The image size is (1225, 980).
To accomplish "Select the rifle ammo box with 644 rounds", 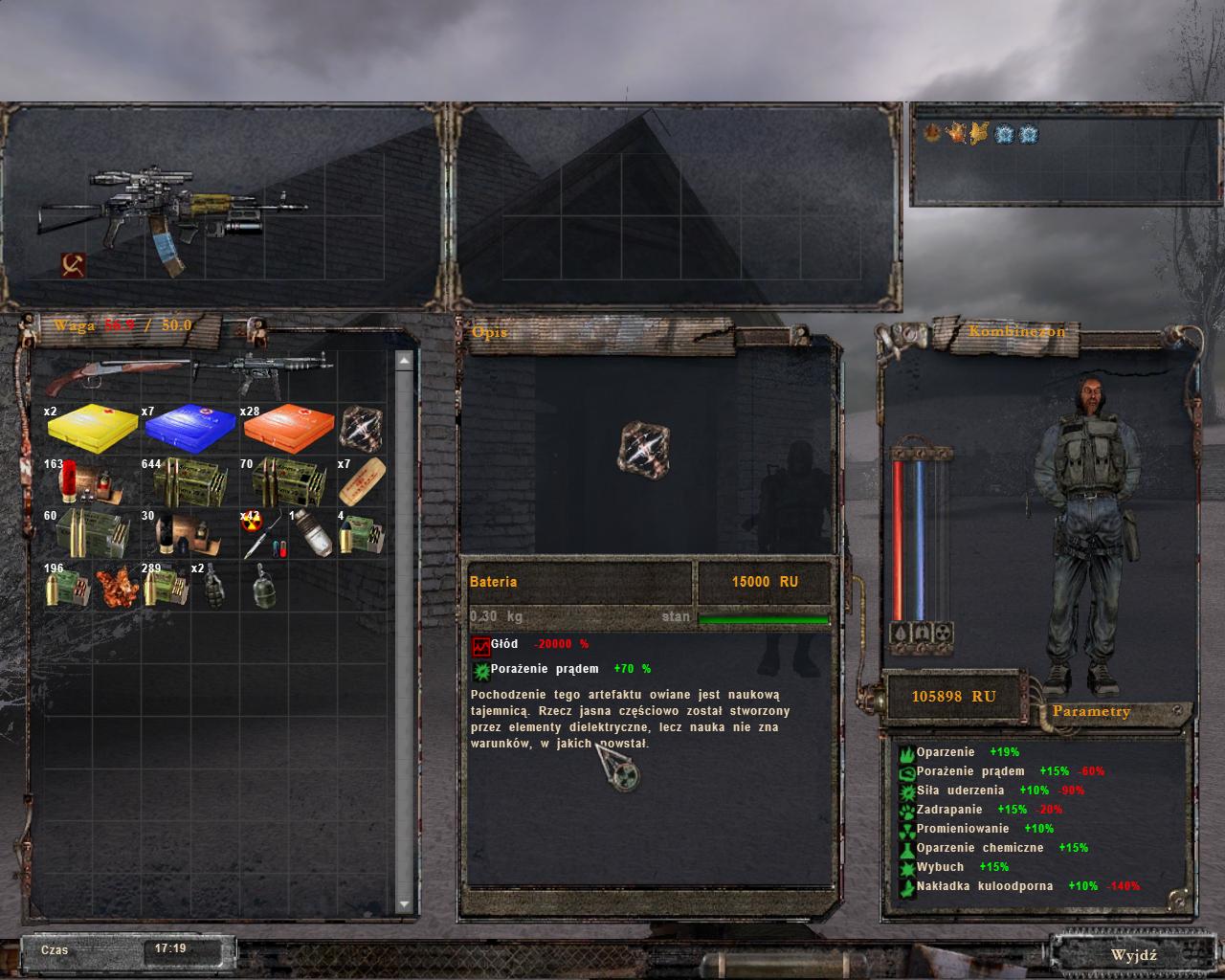I will (x=189, y=481).
